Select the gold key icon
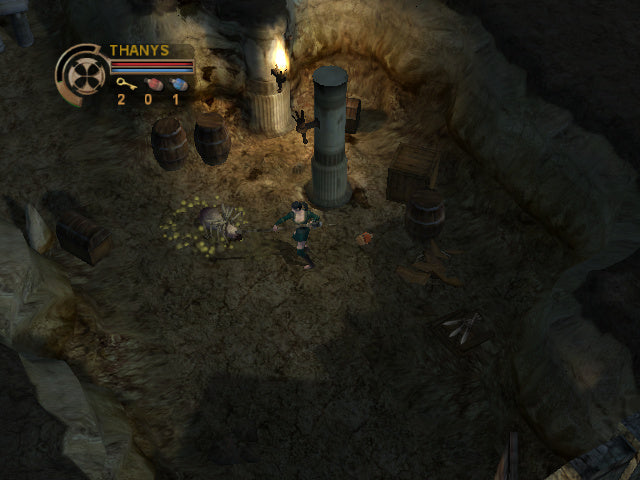The height and width of the screenshot is (480, 640). (123, 84)
